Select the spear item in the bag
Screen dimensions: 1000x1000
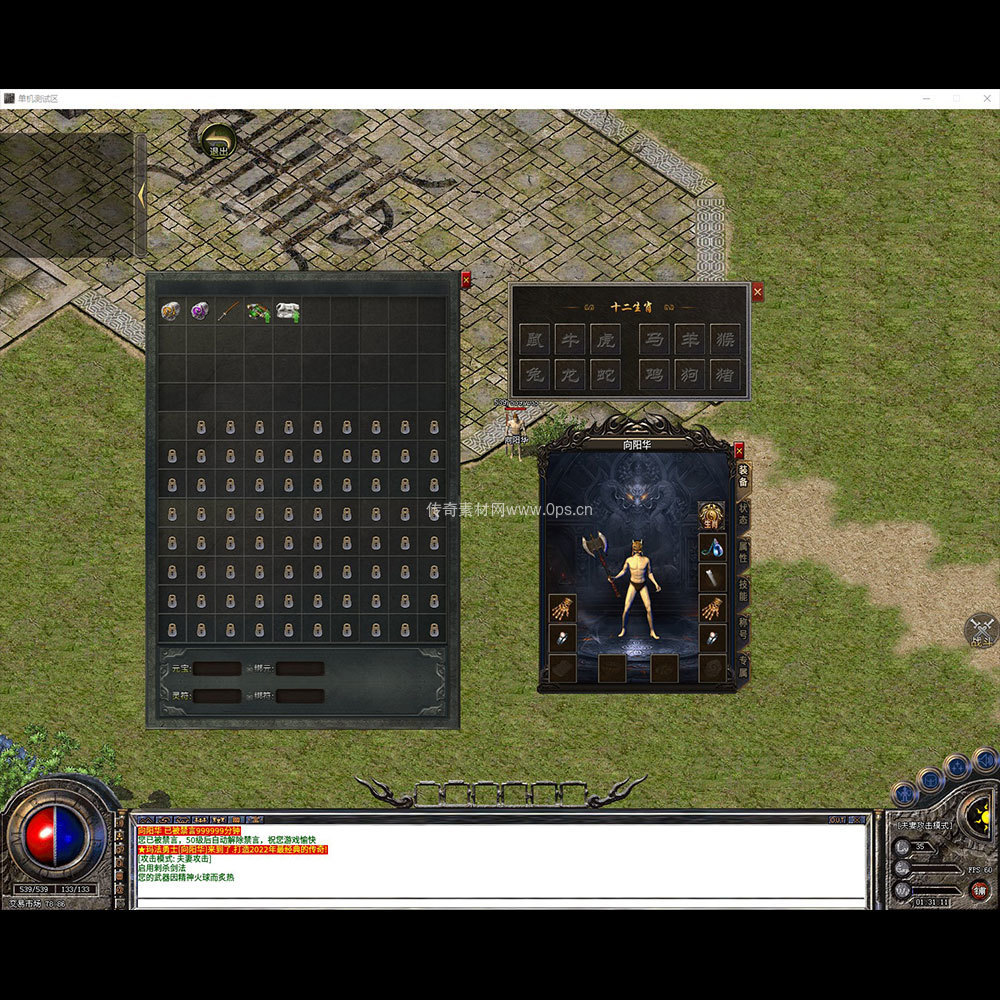coord(230,311)
